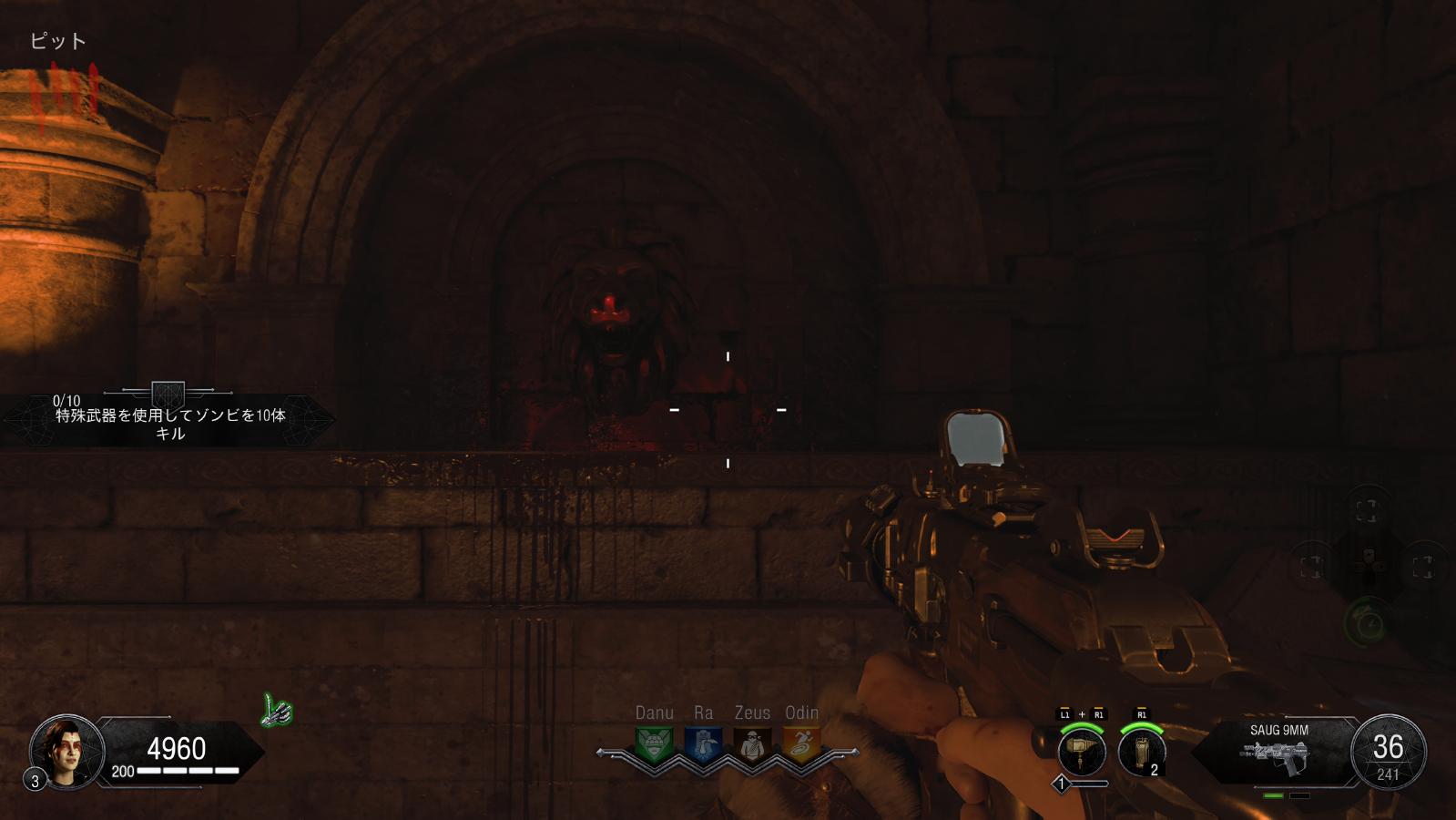Screen dimensions: 1456x820
Task: Select the Ra perk icon
Action: coord(703,744)
